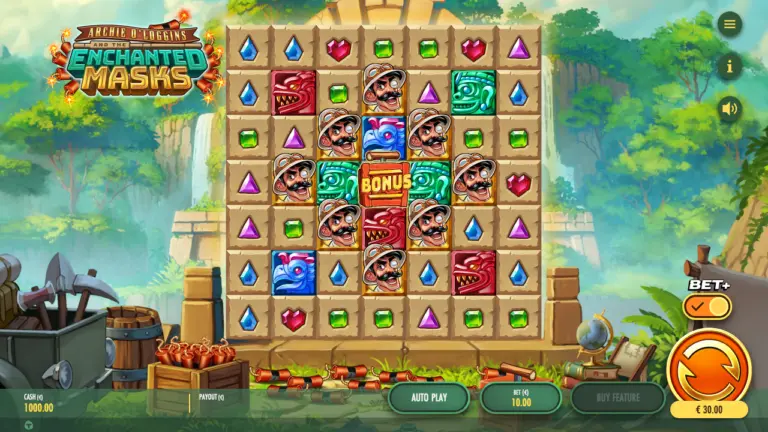Change the bet amount of 10.00
This screenshot has width=768, height=432.
520,397
